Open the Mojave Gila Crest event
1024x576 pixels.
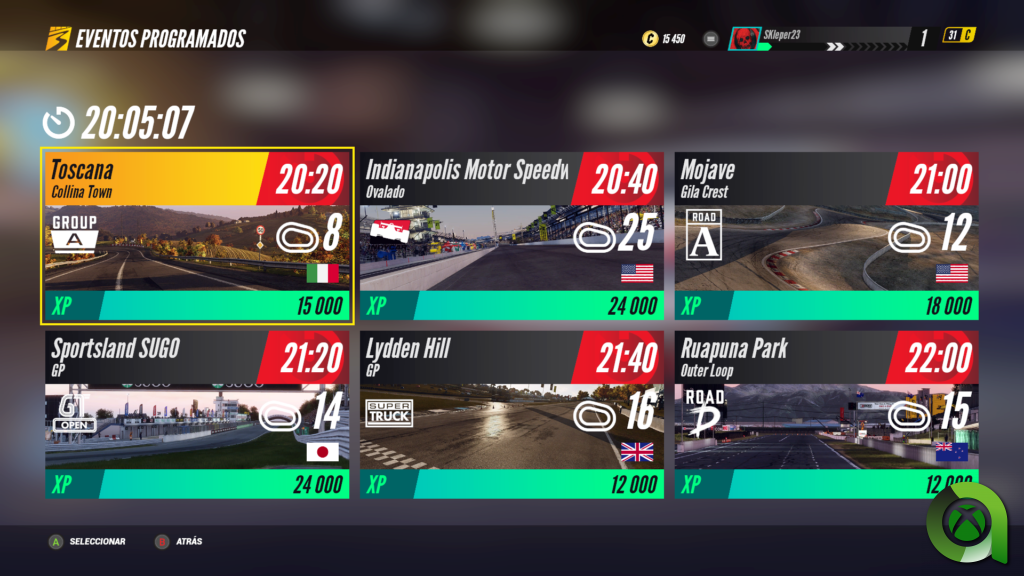point(825,237)
